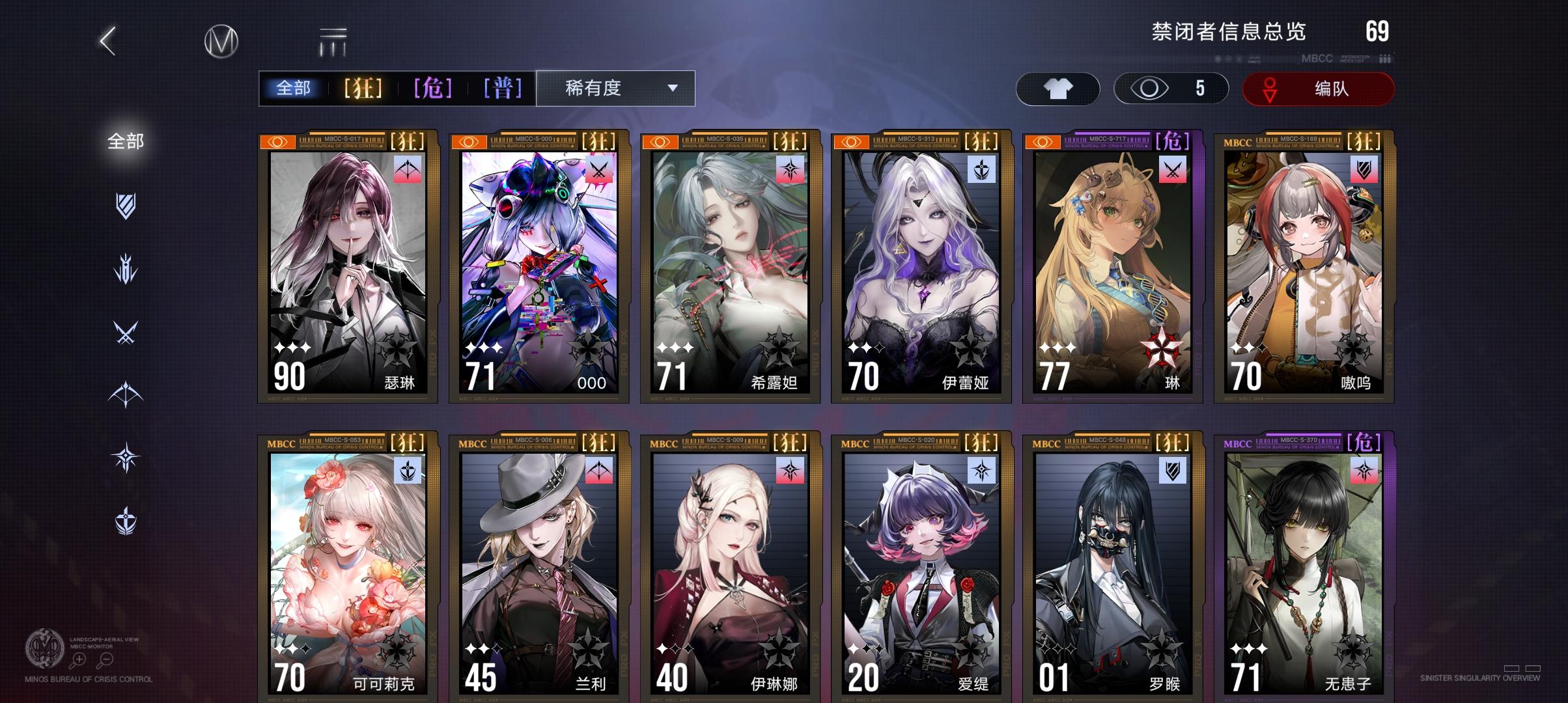
Task: Switch to the [狂] filter tab
Action: (x=364, y=87)
